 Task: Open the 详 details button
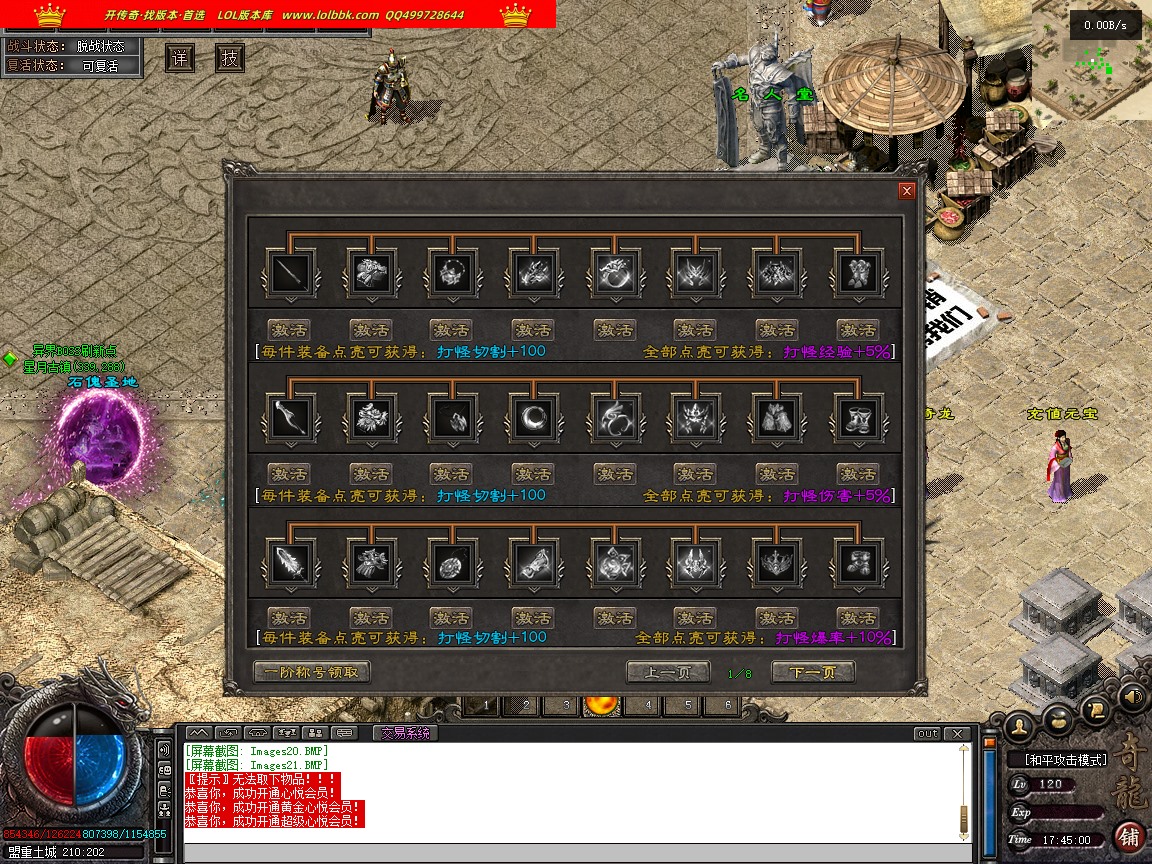[x=180, y=58]
